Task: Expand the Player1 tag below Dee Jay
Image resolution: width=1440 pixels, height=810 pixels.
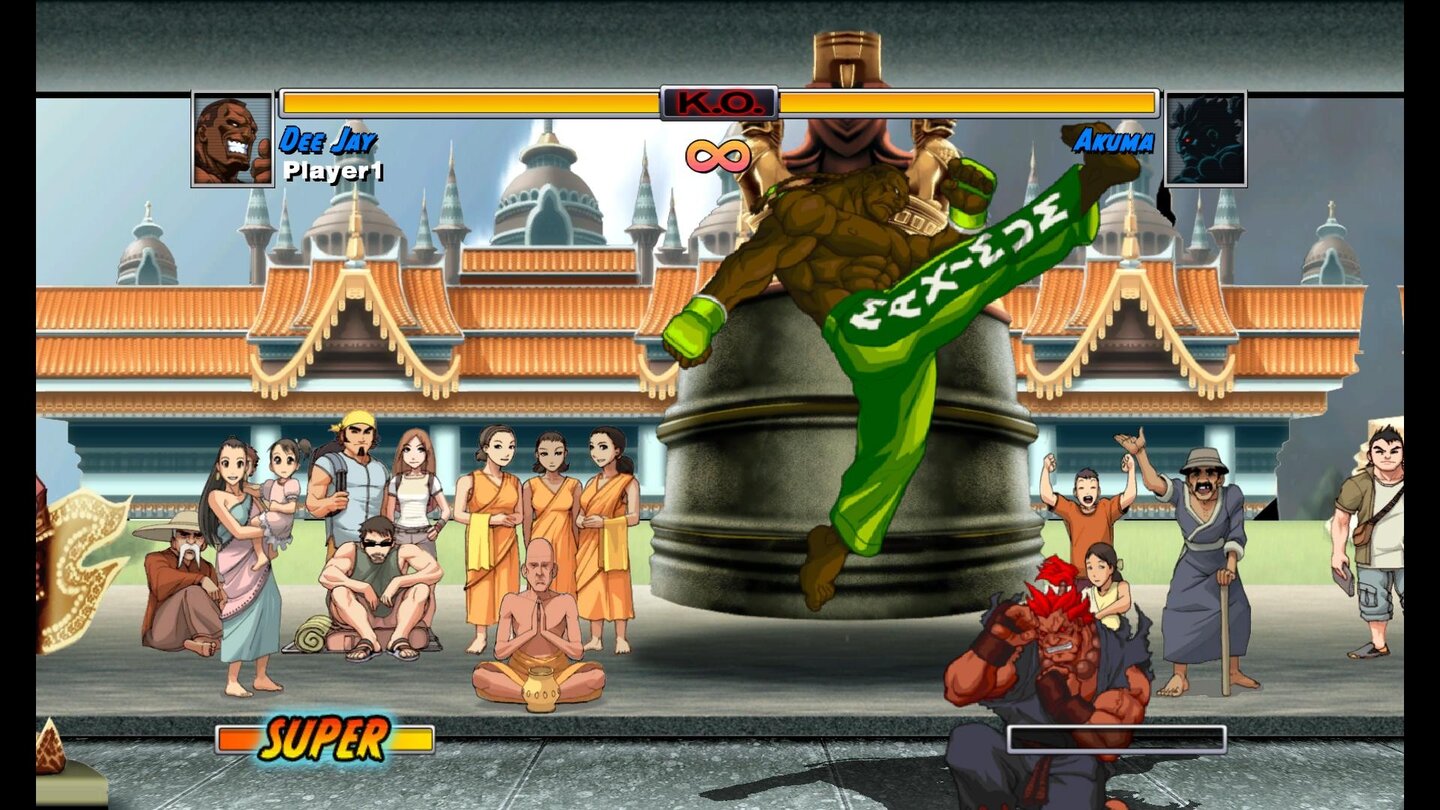Action: (333, 170)
